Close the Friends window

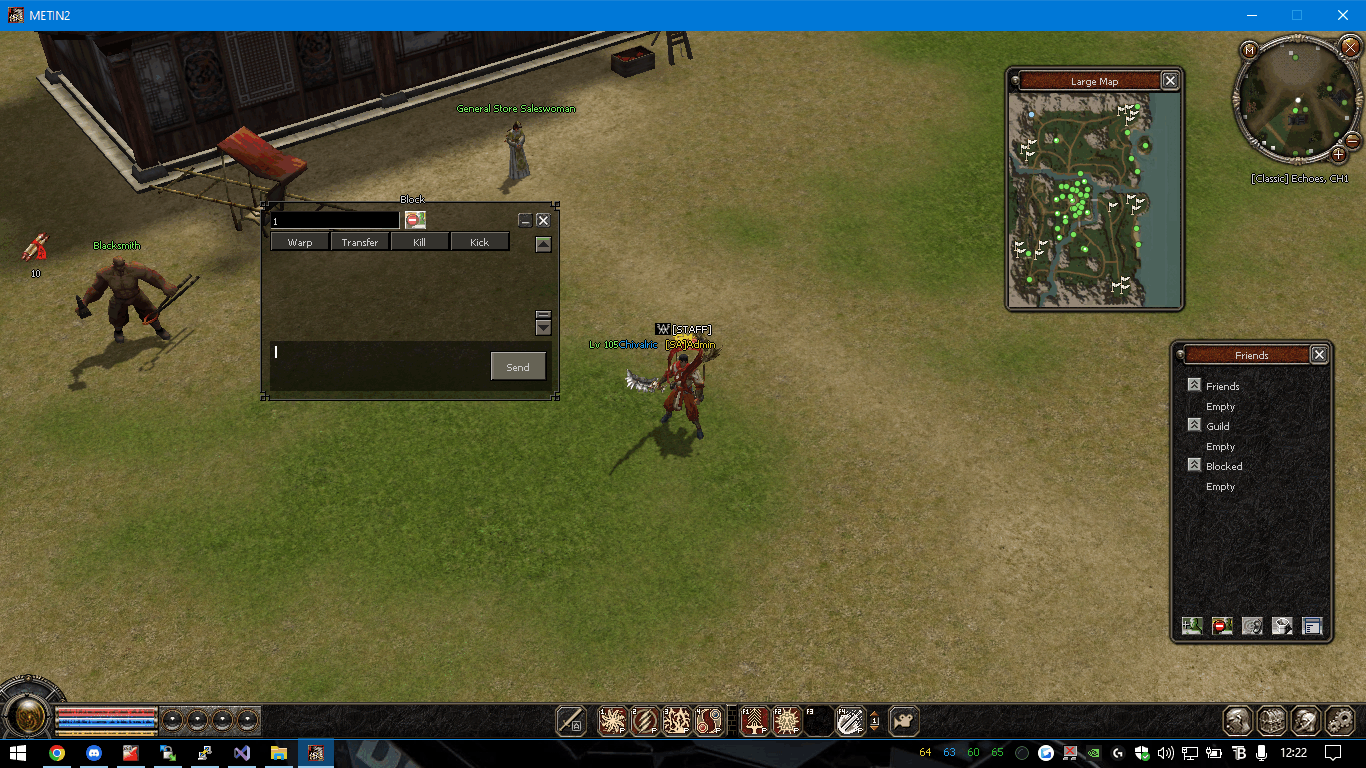pos(1319,355)
